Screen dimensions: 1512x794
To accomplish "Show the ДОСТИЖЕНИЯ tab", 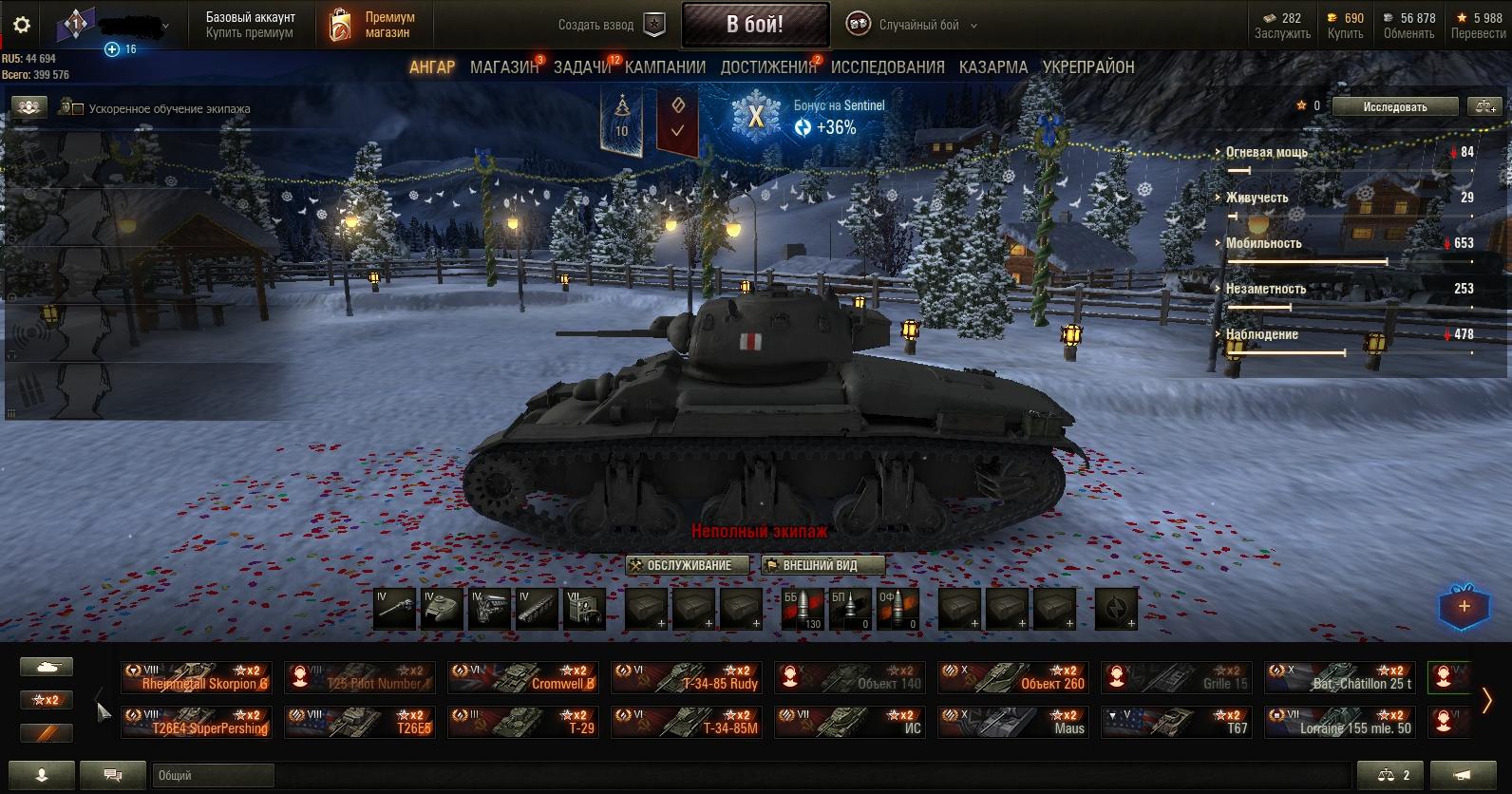I will point(767,67).
